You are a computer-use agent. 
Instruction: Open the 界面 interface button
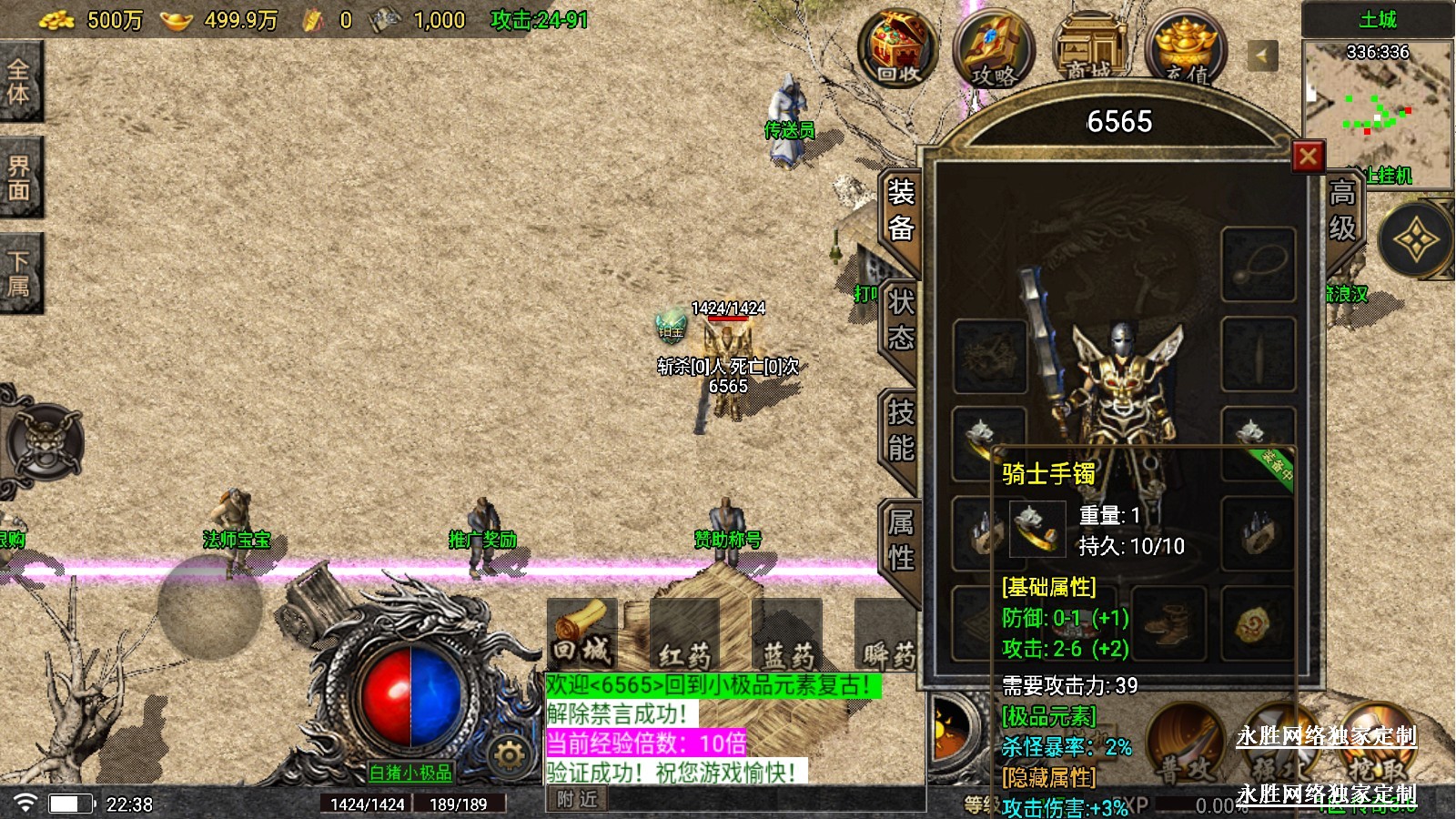19,178
